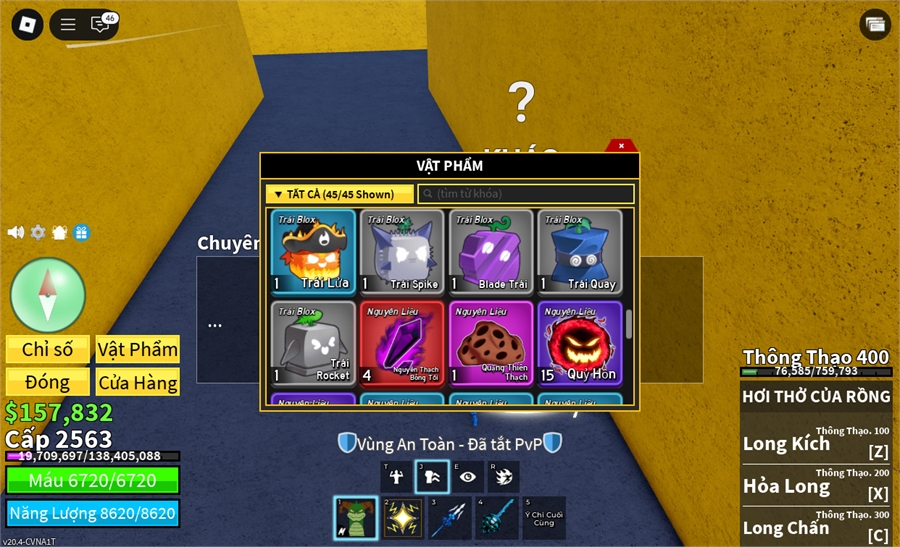
Task: Open the Chỉ số stats menu
Action: point(47,349)
